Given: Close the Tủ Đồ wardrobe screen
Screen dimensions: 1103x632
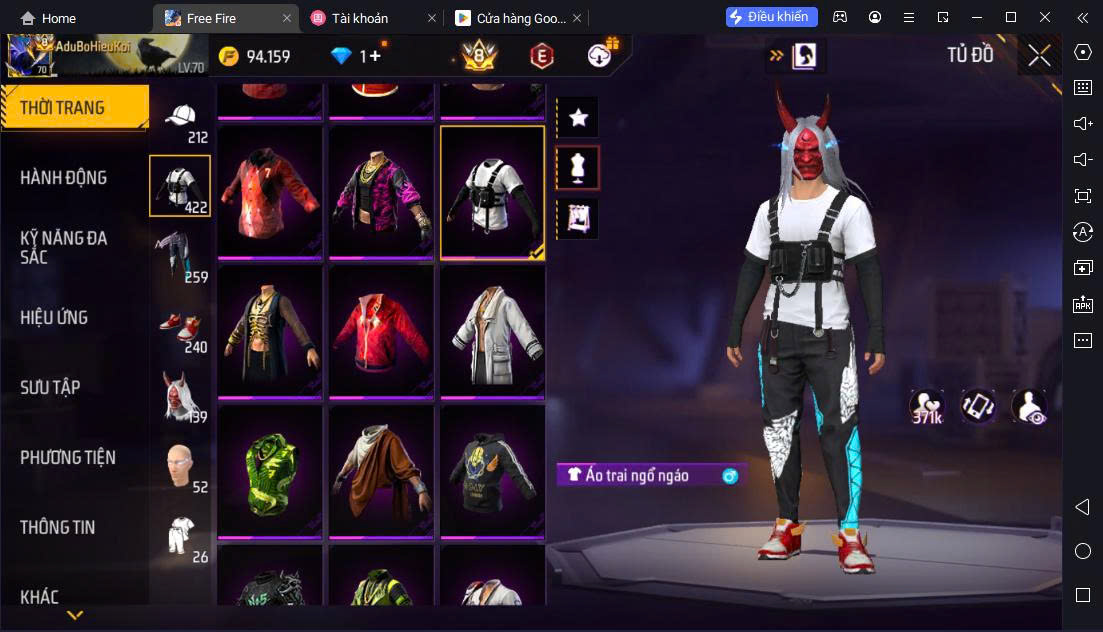Looking at the screenshot, I should (1039, 56).
